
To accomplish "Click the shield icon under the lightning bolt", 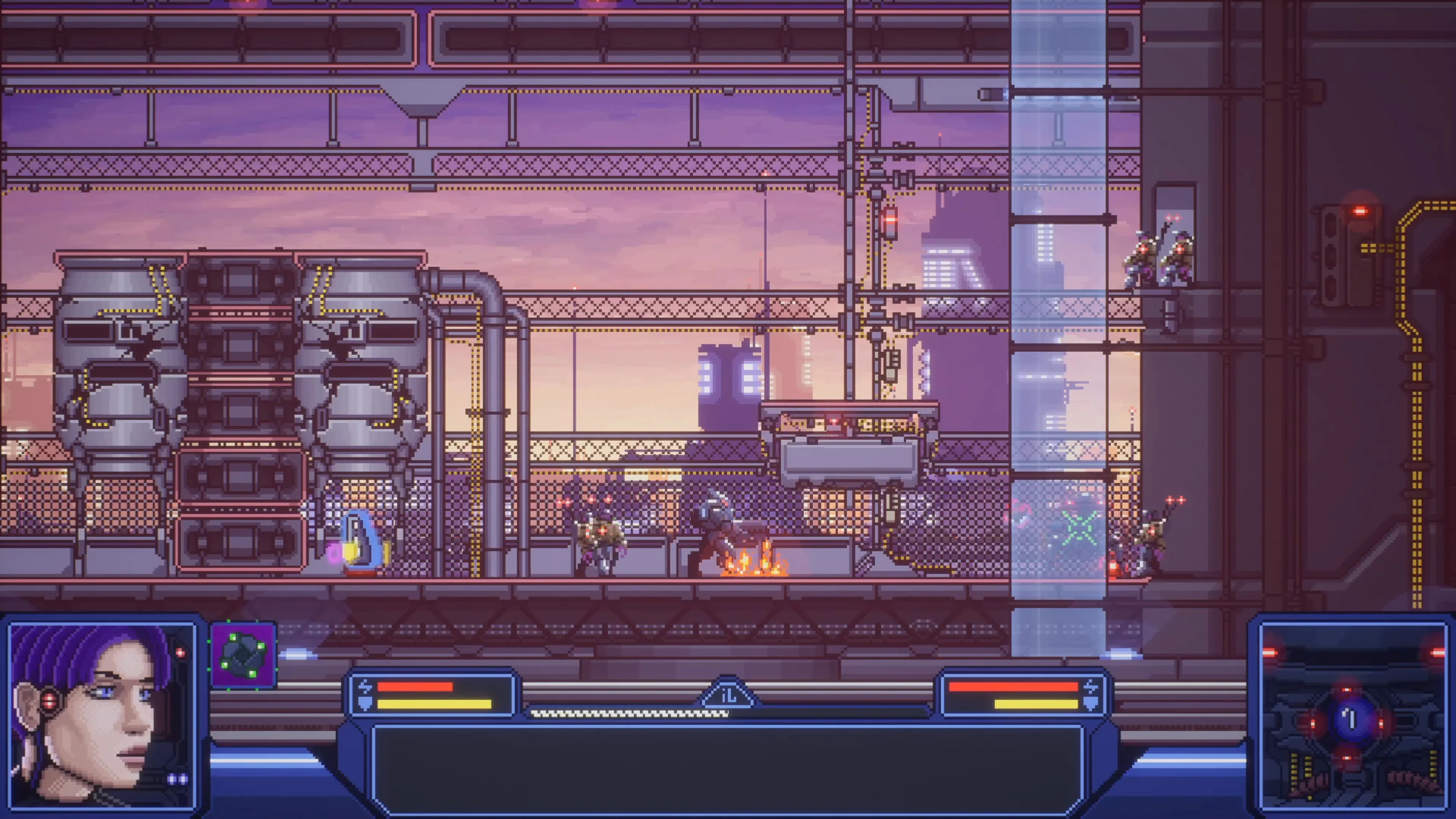I will point(365,704).
